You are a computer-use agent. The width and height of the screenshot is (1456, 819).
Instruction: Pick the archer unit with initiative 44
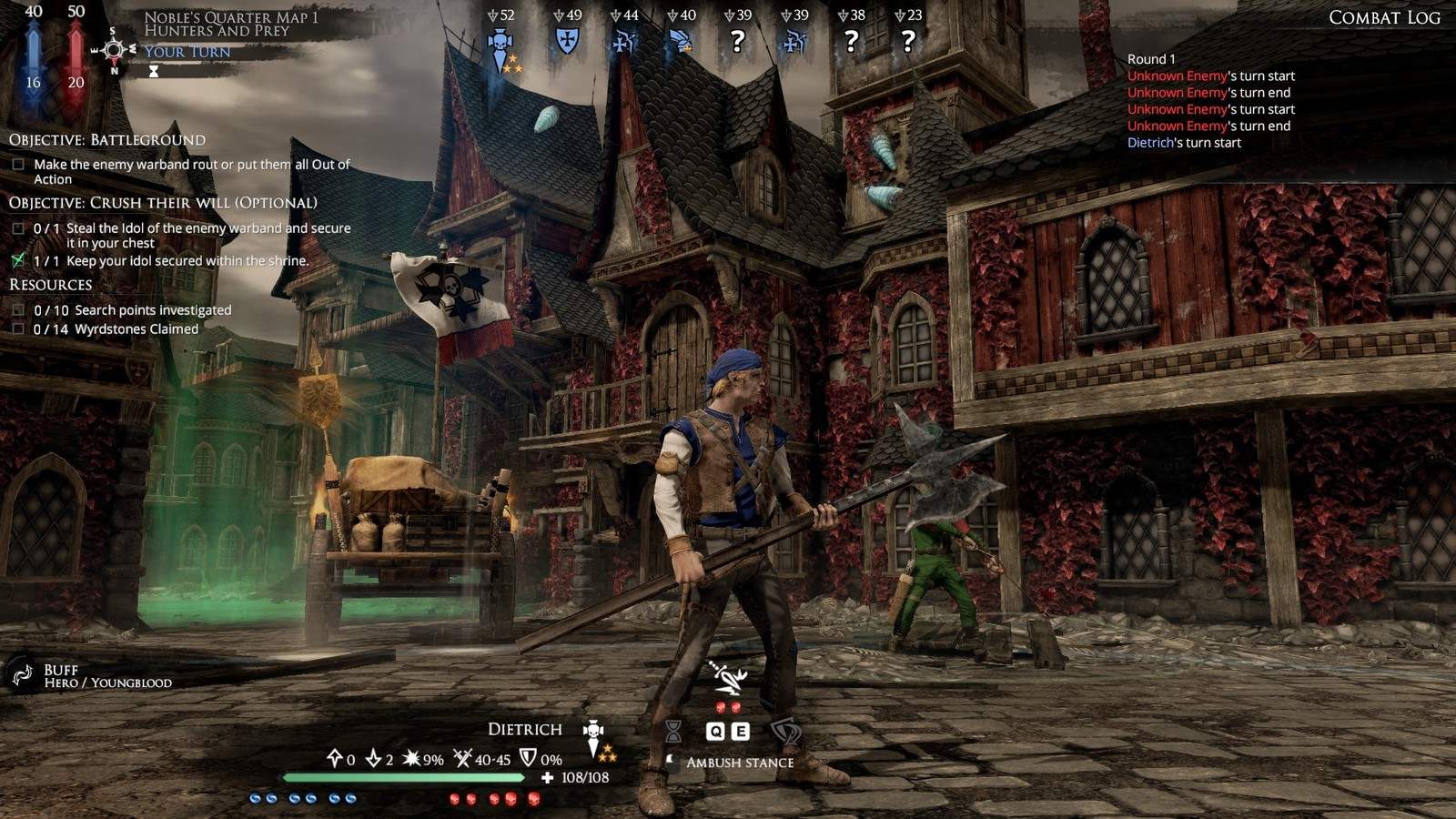(623, 42)
